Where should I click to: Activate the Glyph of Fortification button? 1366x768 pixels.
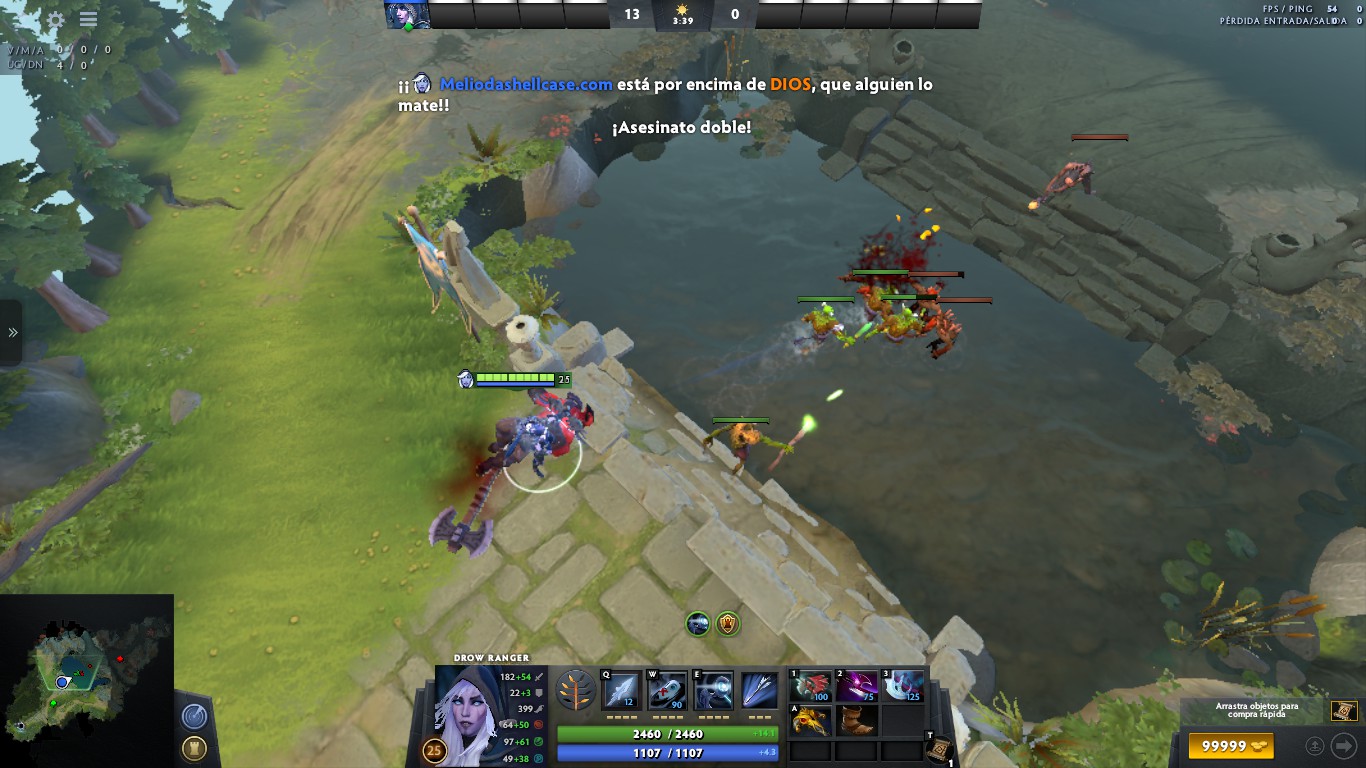pos(194,748)
